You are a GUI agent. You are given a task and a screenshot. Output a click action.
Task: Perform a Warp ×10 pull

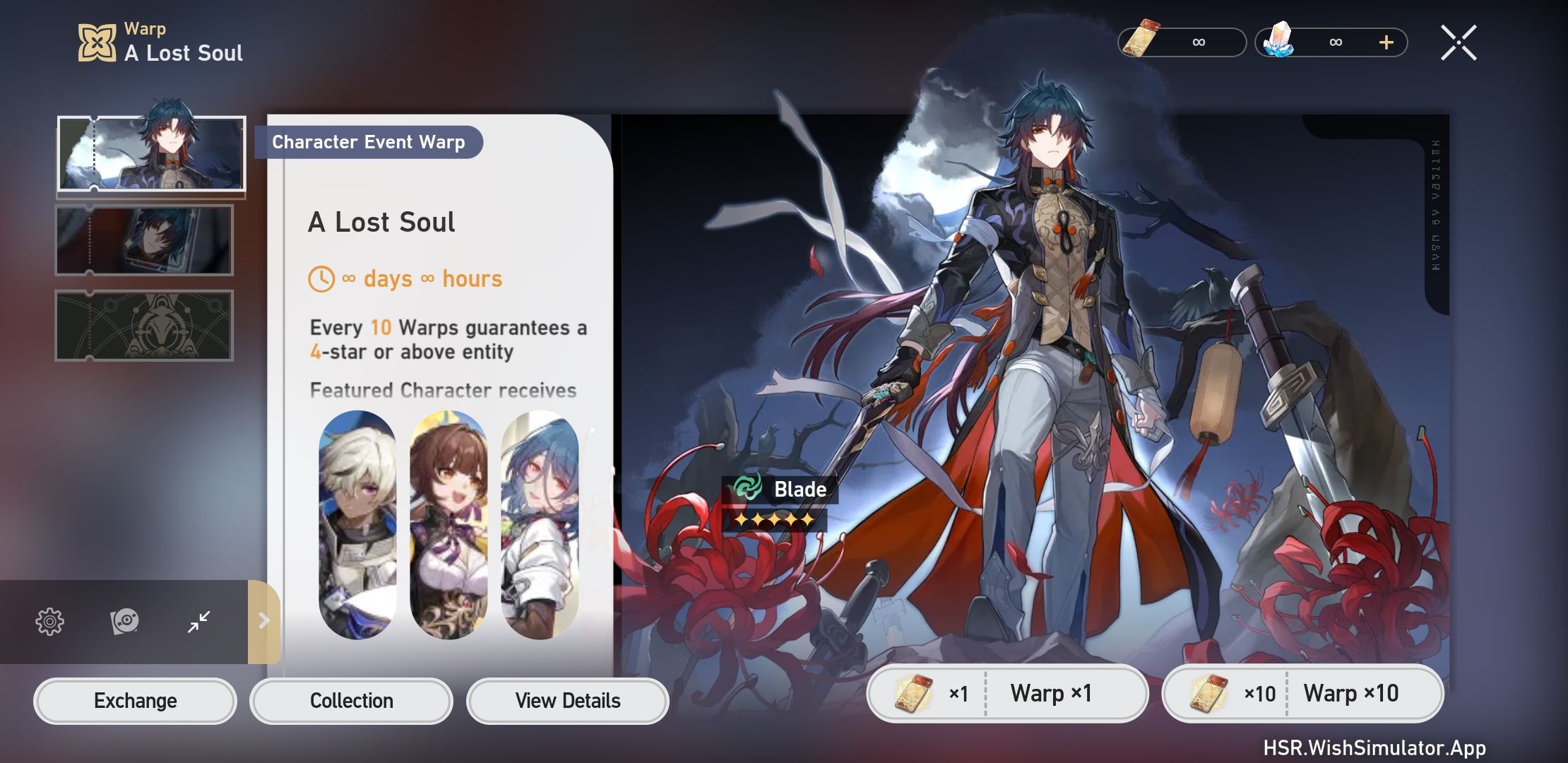pyautogui.click(x=1353, y=693)
